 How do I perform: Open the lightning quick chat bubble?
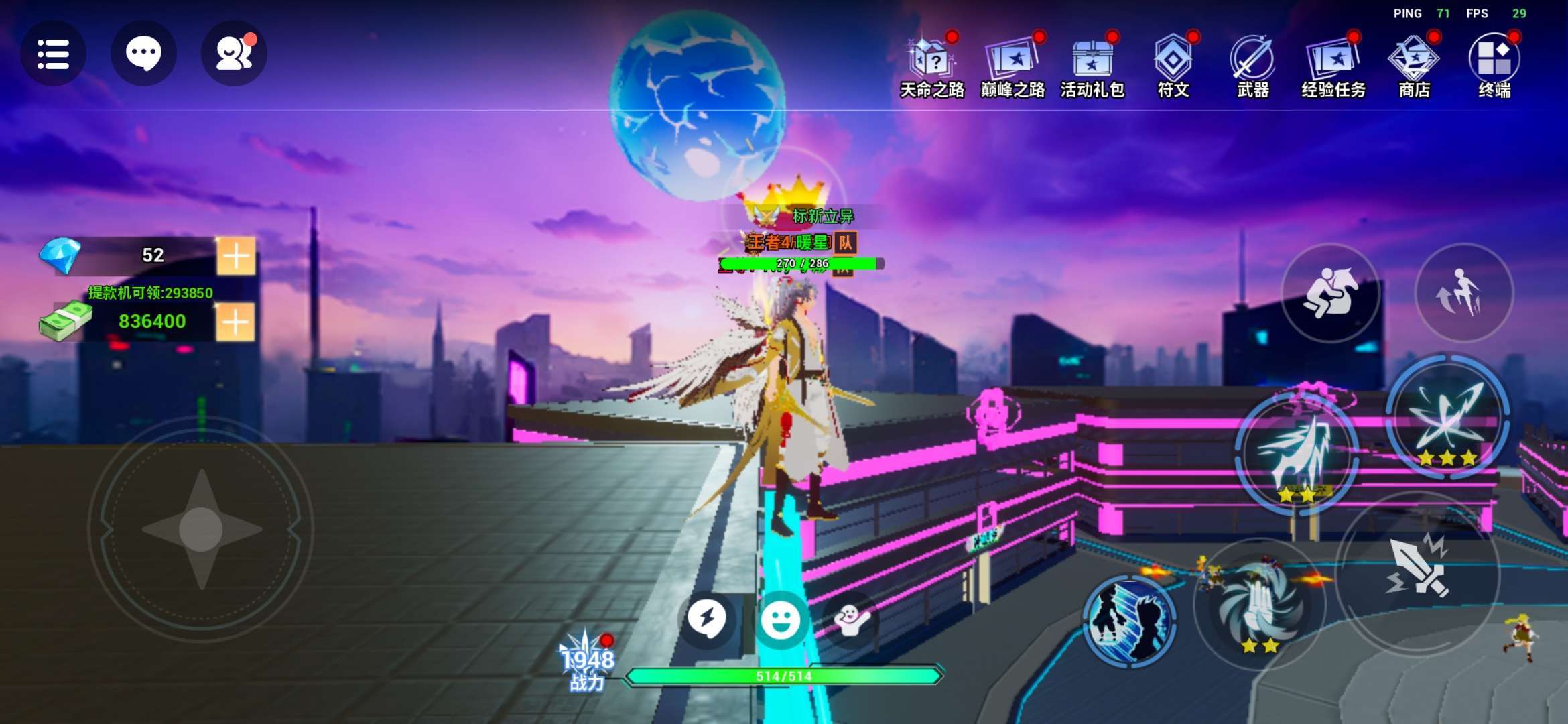coord(707,618)
